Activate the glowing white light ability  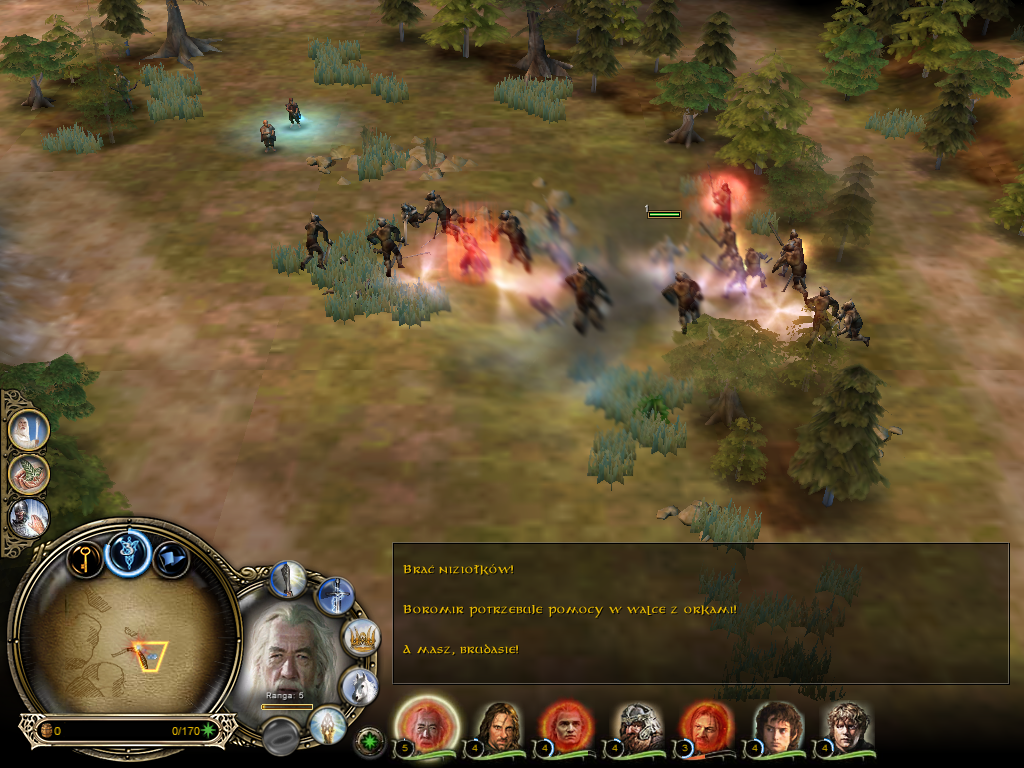tap(327, 725)
